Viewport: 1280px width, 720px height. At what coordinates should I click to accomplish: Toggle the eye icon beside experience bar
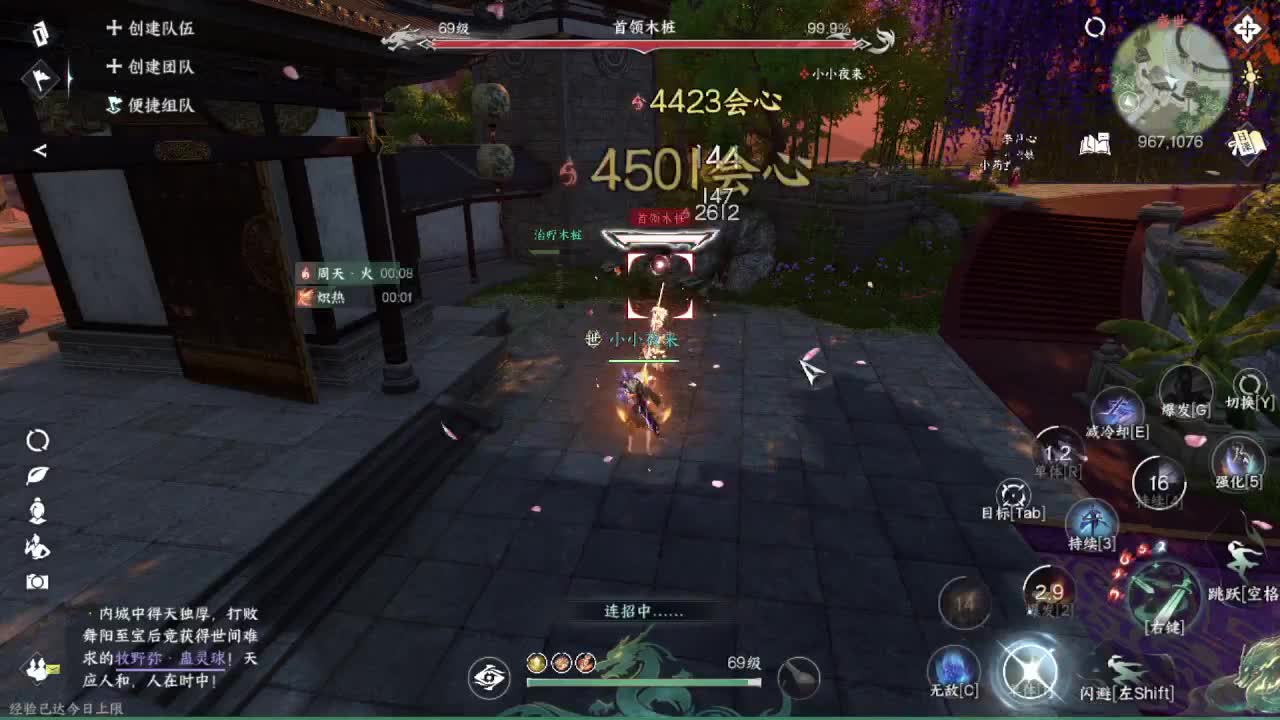(488, 675)
